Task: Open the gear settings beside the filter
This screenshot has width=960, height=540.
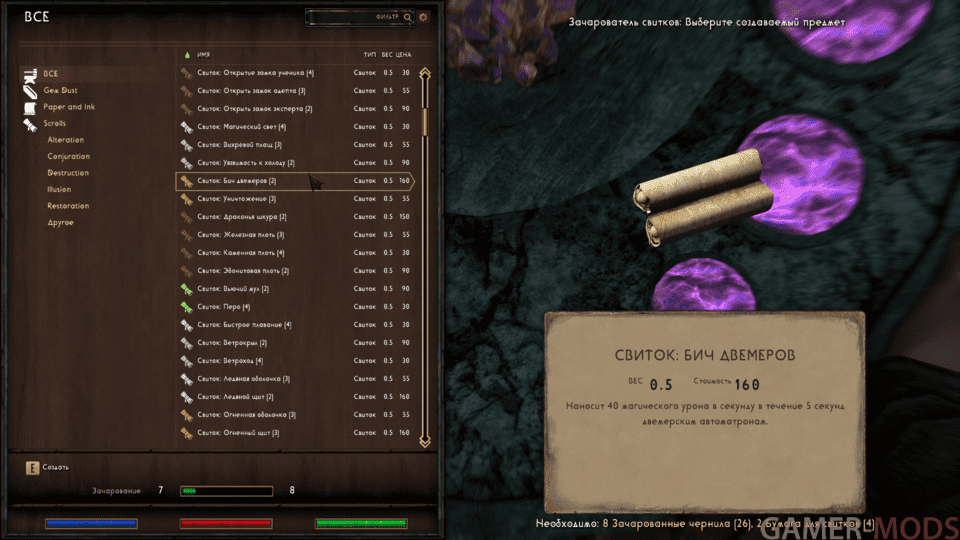Action: pos(423,17)
